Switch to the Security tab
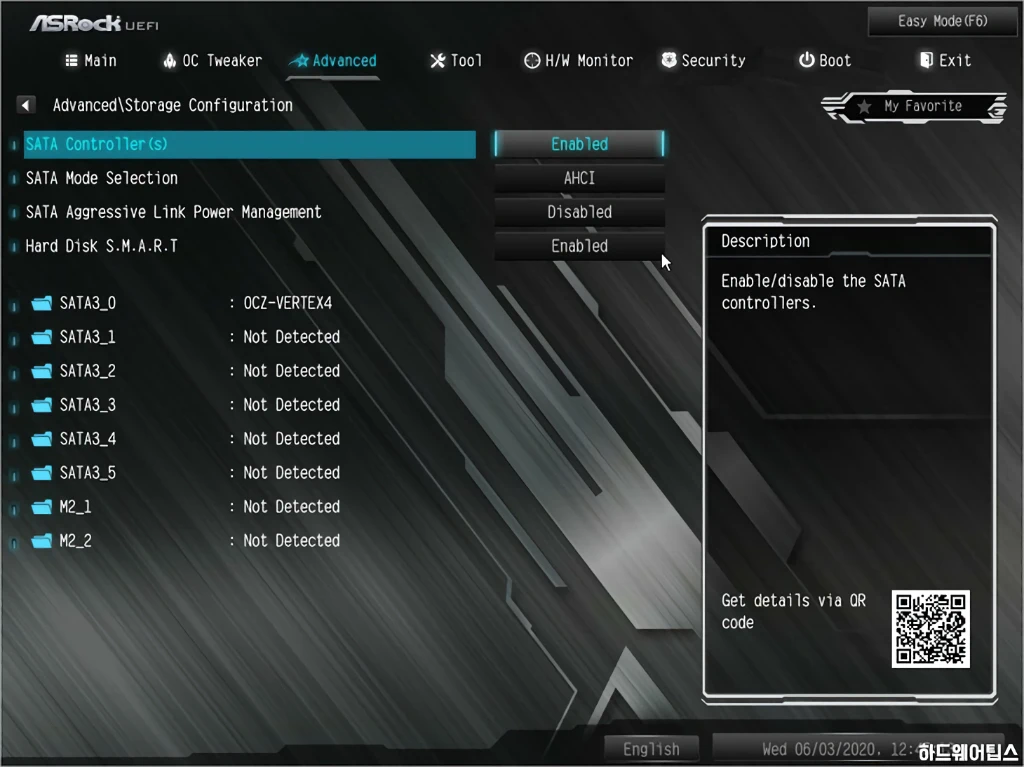The height and width of the screenshot is (767, 1024). [703, 61]
